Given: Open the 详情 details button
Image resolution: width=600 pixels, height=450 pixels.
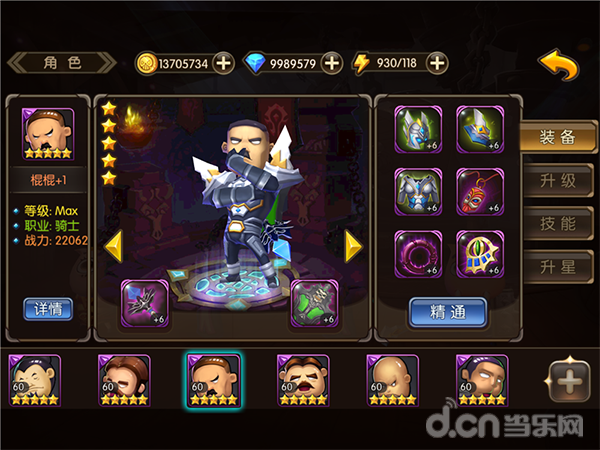Looking at the screenshot, I should click(x=48, y=308).
